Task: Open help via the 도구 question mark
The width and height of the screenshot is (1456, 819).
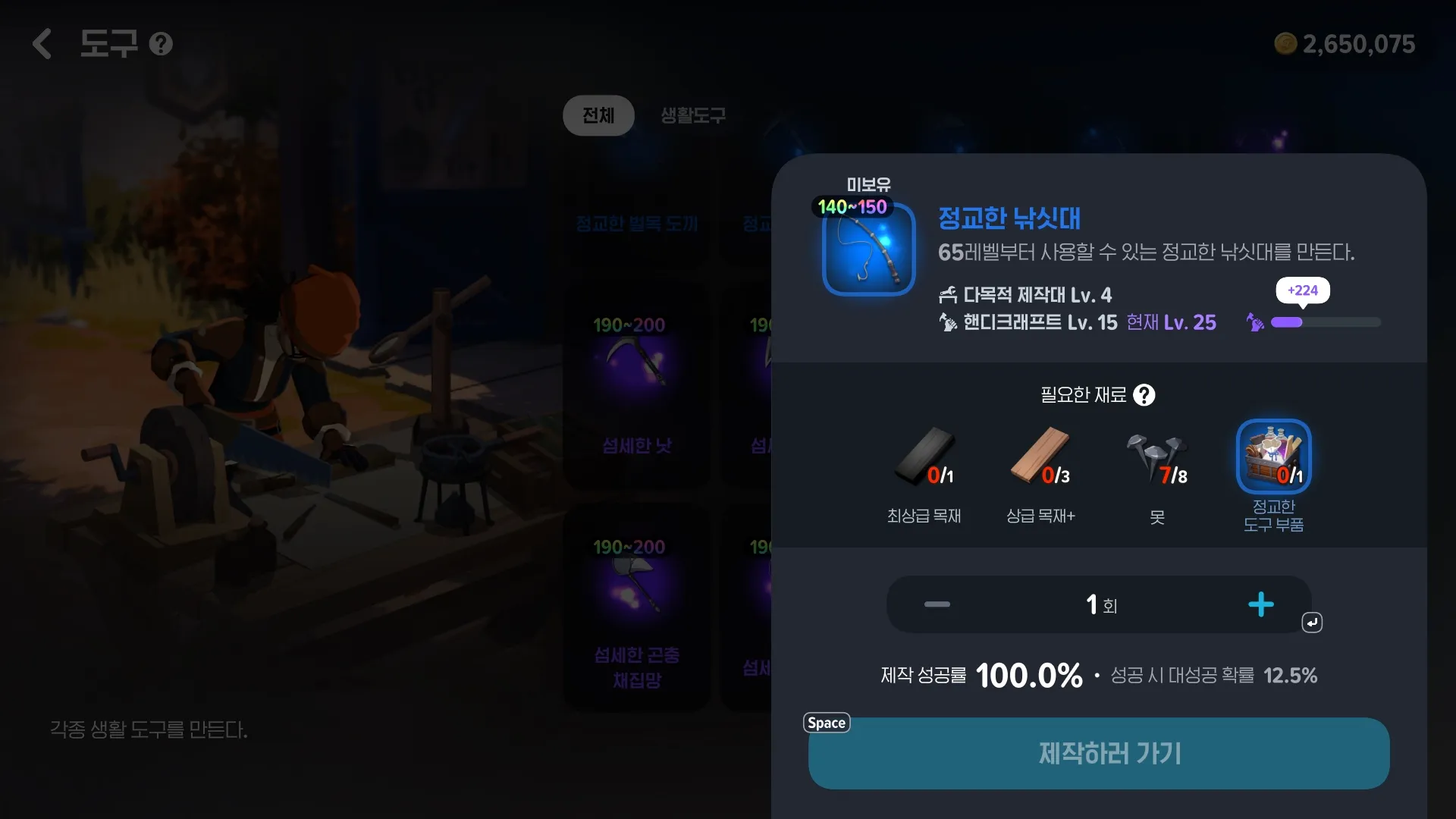Action: coord(161,43)
